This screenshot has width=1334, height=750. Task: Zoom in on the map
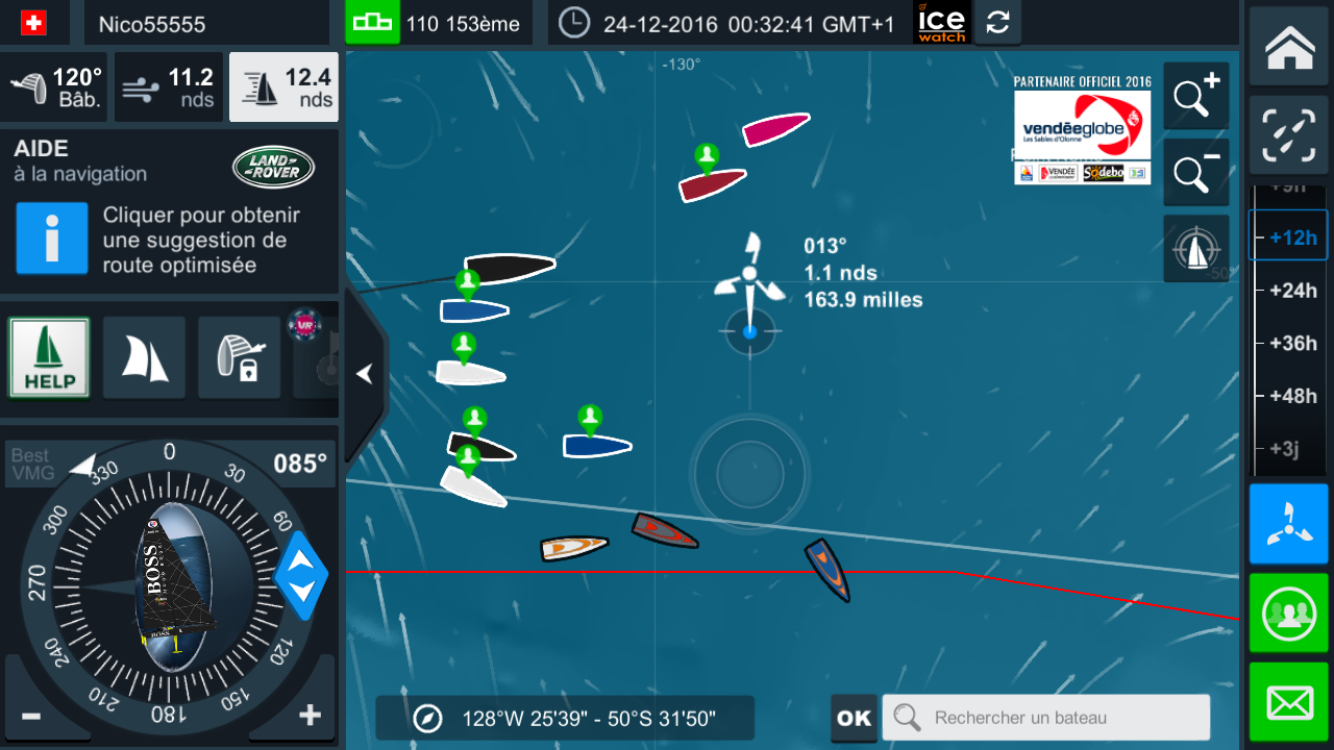pos(1196,96)
